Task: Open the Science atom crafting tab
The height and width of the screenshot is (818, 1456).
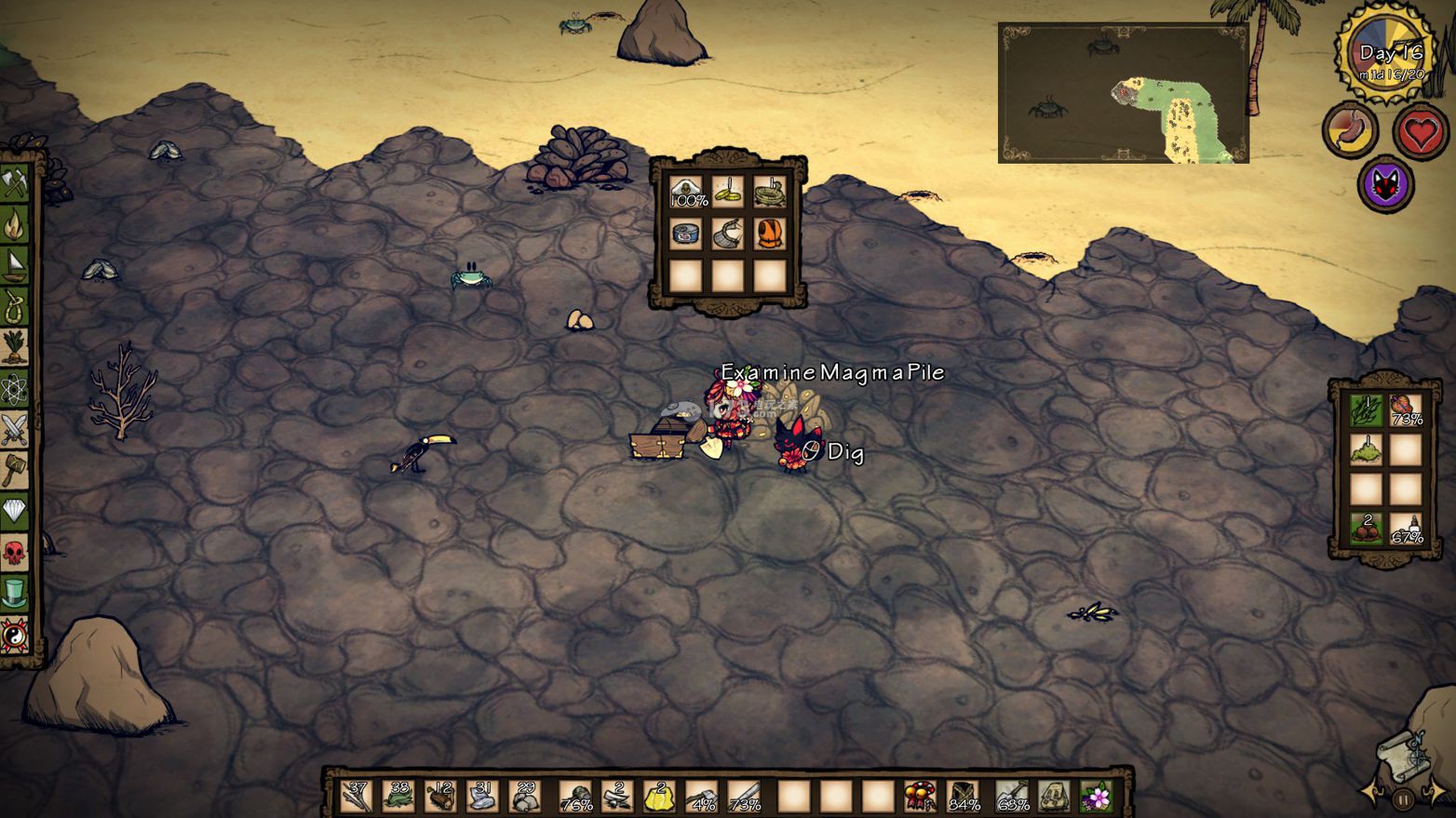Action: tap(16, 388)
